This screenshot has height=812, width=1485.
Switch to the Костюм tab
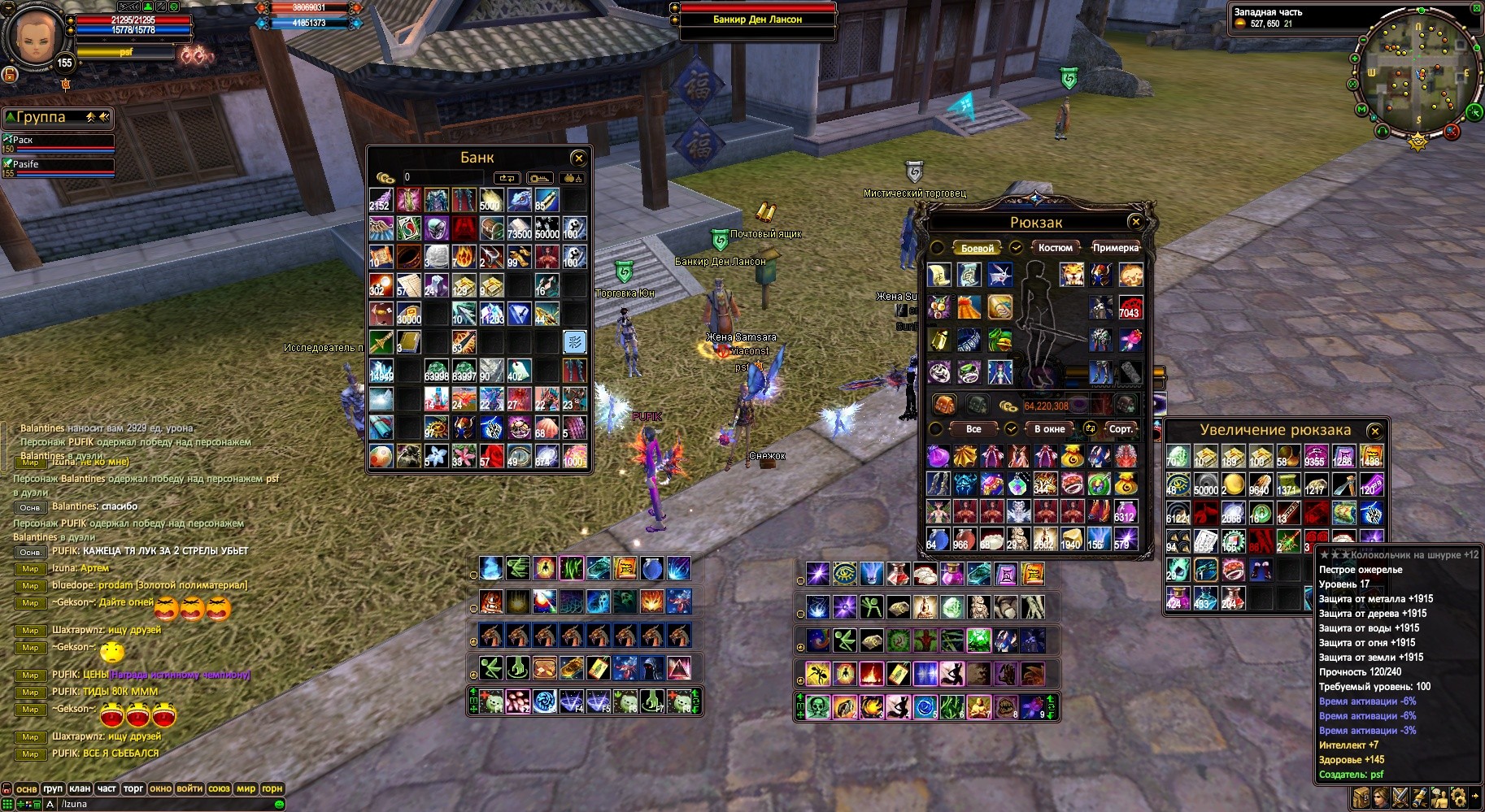[1055, 248]
